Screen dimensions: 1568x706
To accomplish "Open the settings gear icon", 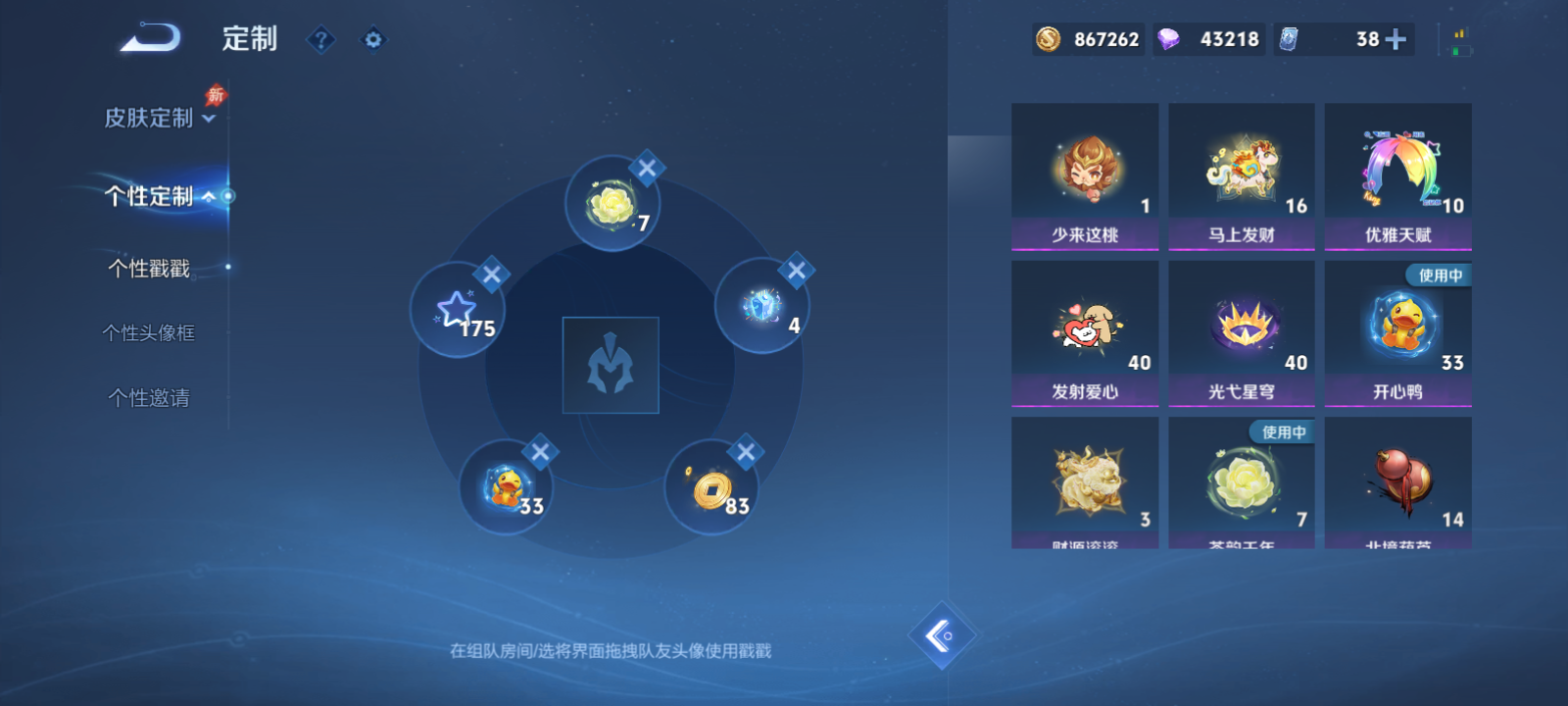I will click(x=373, y=39).
